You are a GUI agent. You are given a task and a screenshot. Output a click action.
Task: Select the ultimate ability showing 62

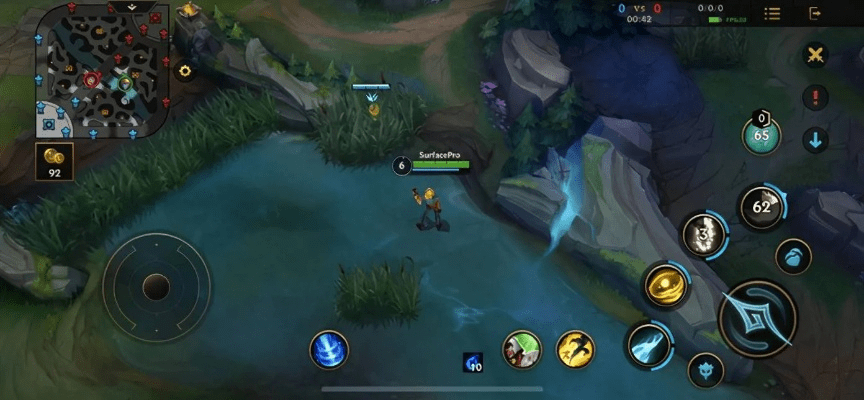(761, 207)
